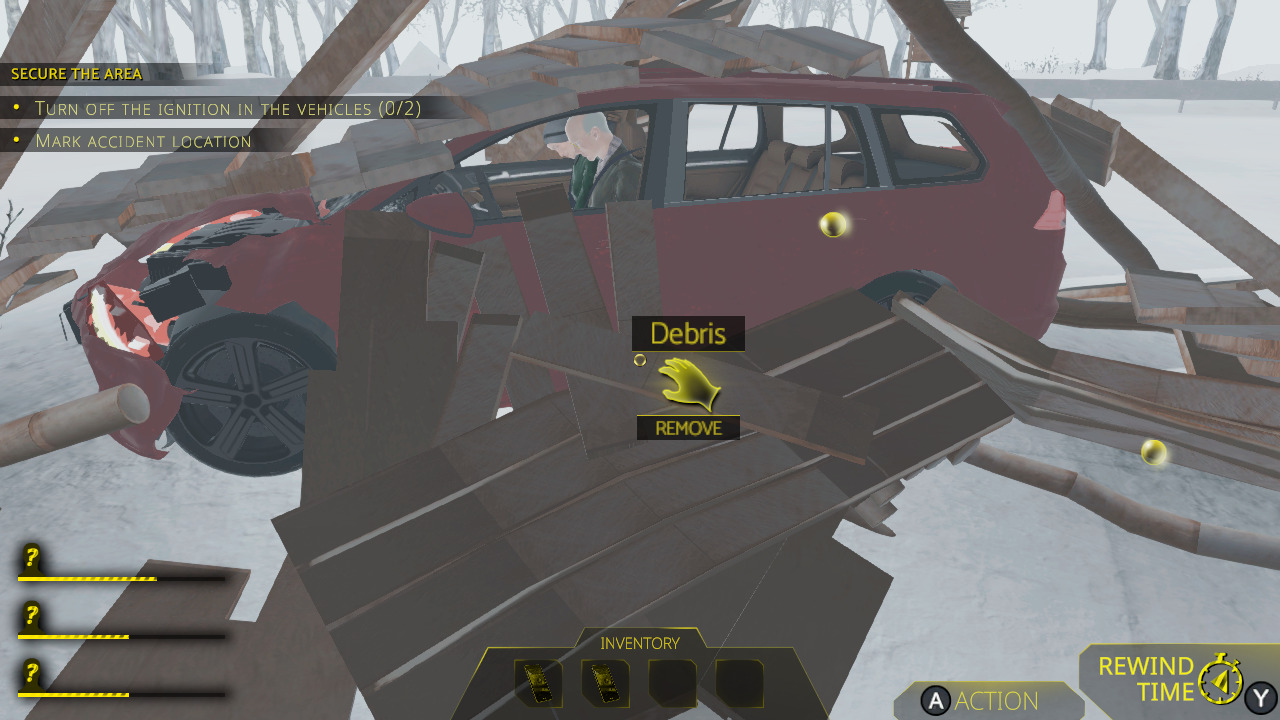The image size is (1280, 720).
Task: Open the Inventory tab at the bottom
Action: [x=639, y=643]
